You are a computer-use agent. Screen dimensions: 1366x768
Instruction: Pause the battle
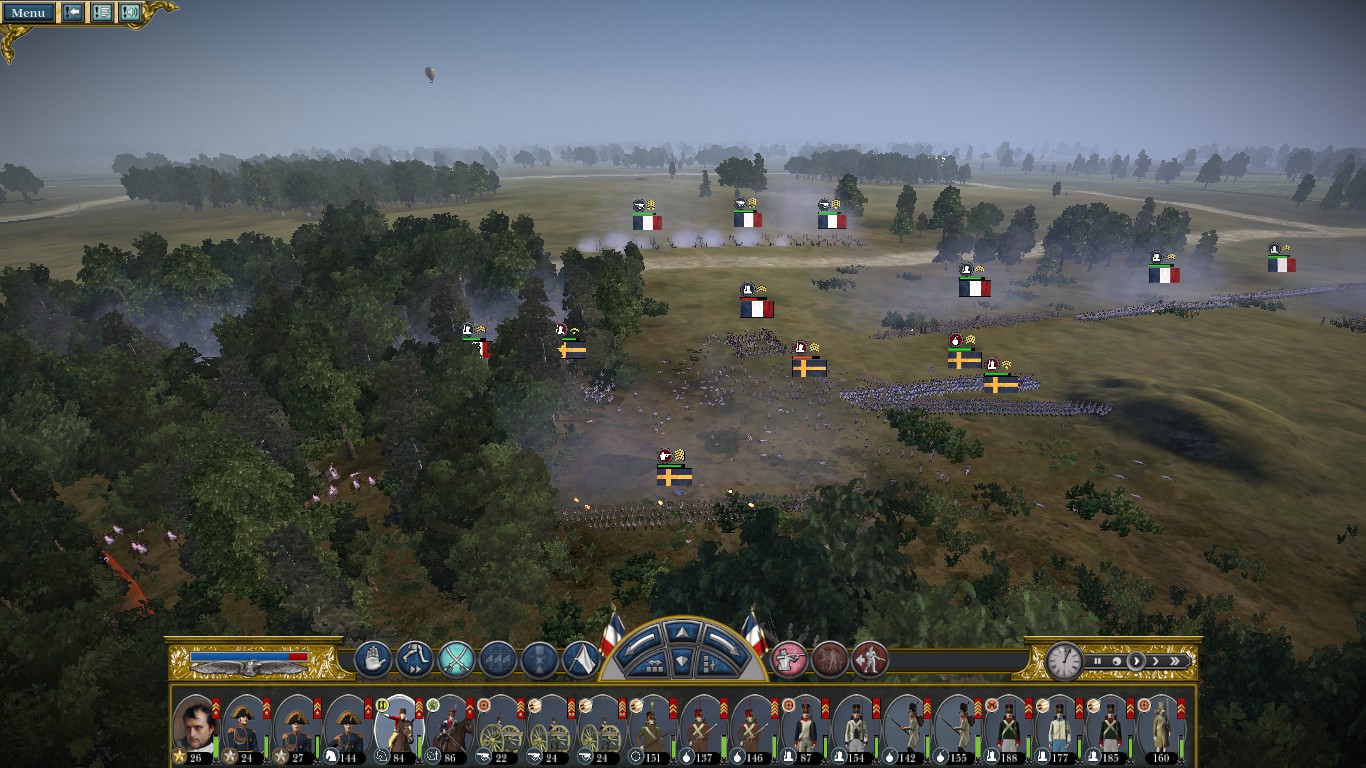tap(1097, 661)
